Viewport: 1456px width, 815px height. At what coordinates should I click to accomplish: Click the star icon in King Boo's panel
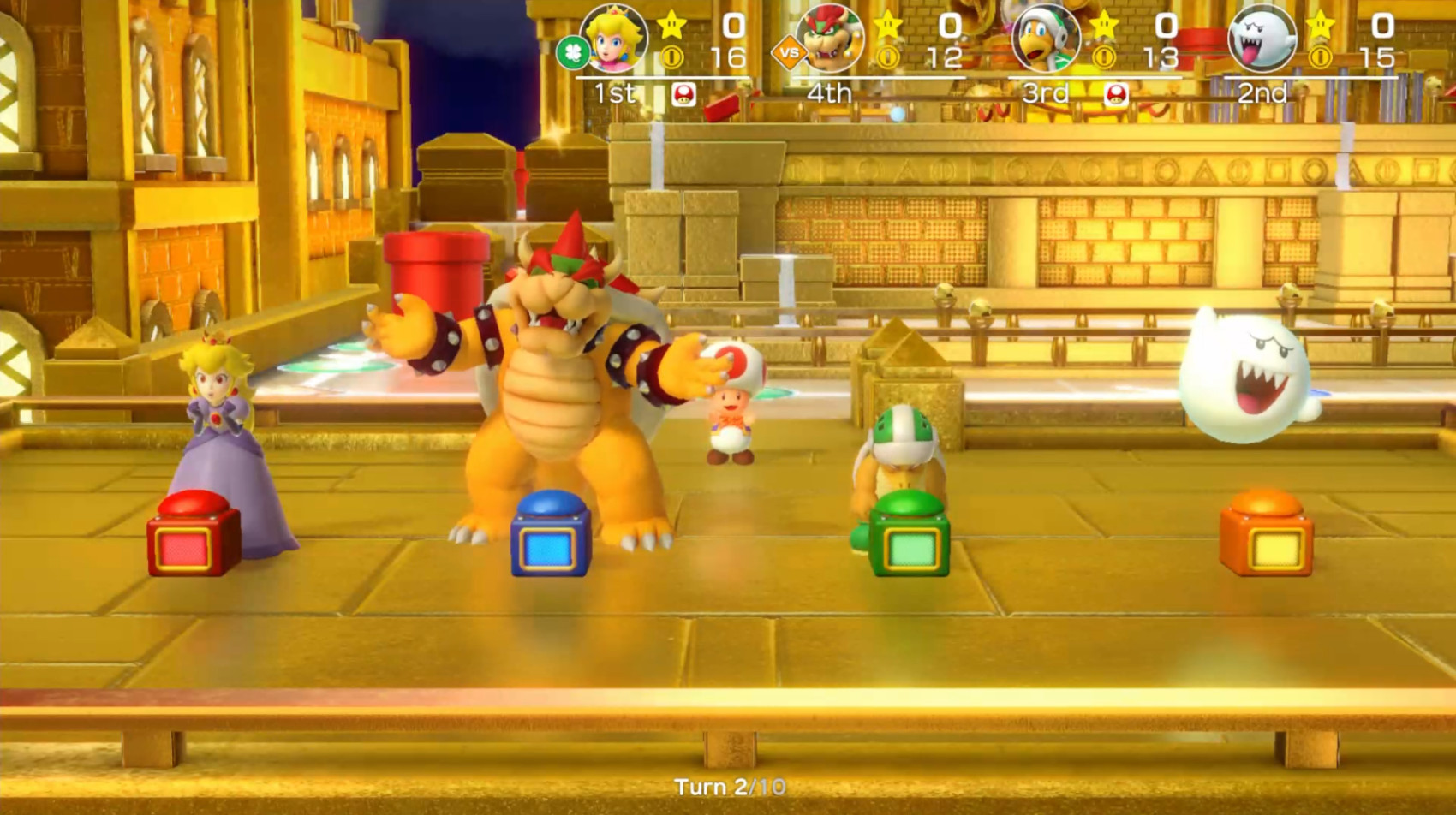click(1319, 24)
